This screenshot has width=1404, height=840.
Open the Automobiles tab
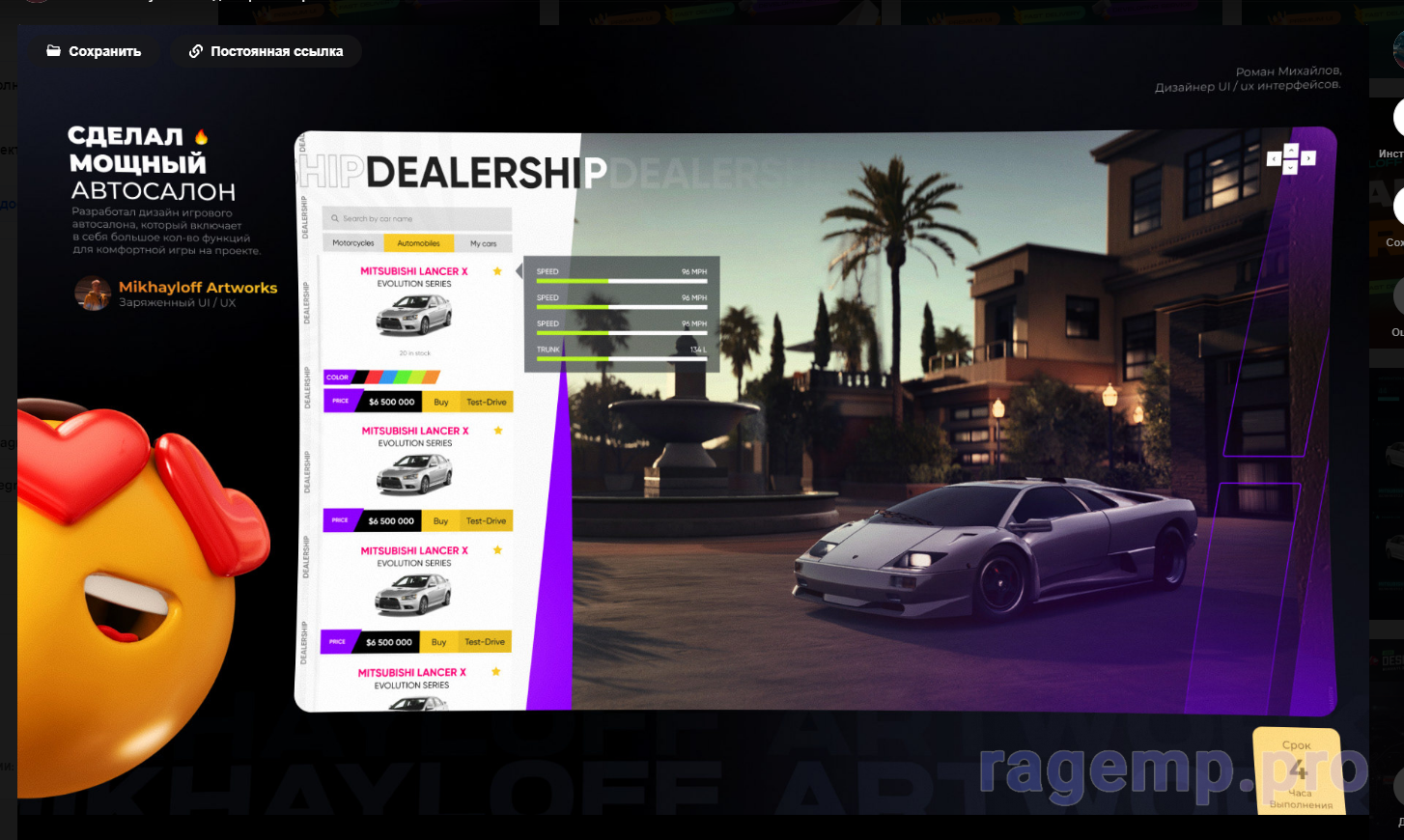click(418, 243)
